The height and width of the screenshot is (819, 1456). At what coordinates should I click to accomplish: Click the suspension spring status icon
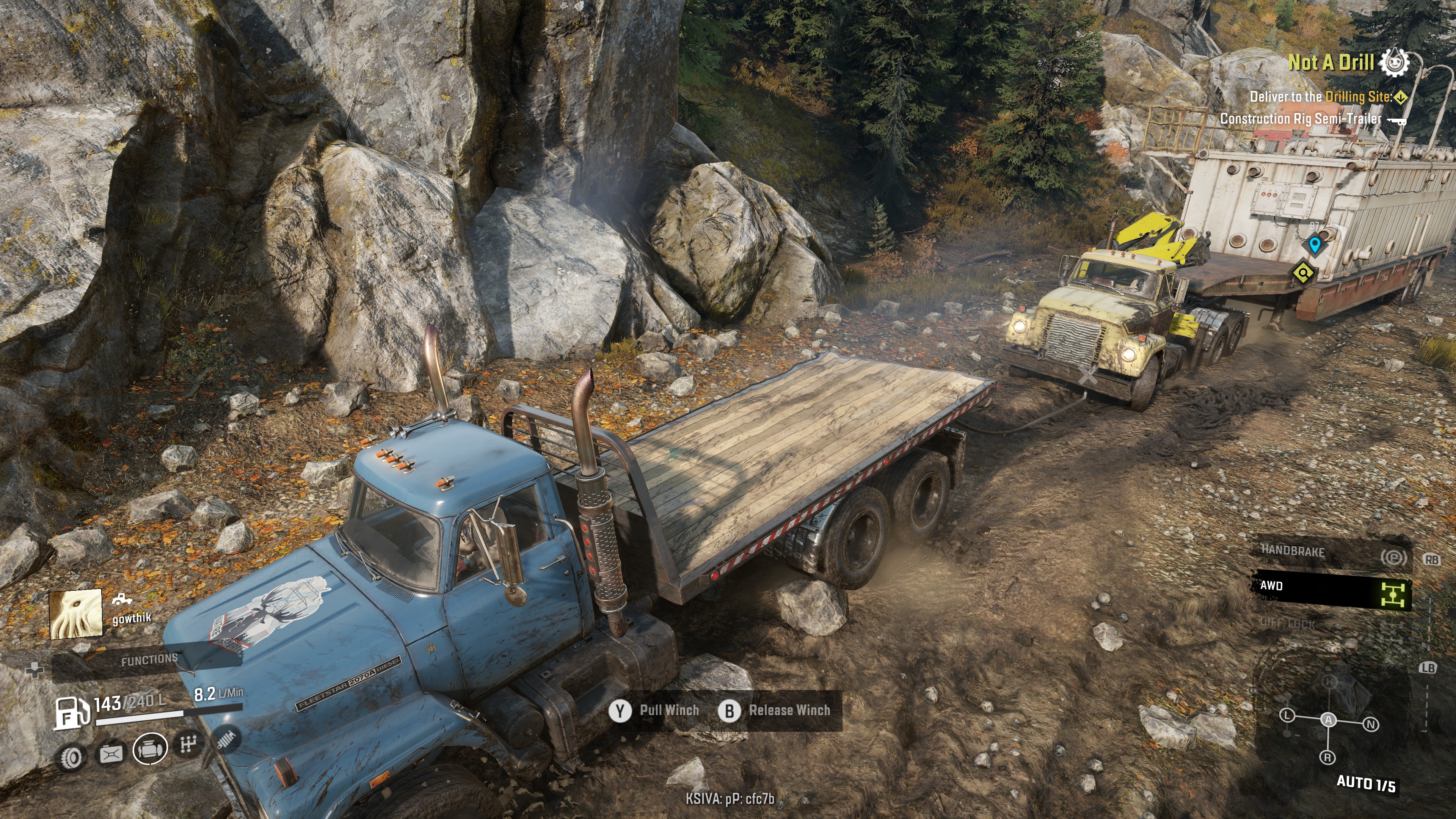click(x=227, y=738)
